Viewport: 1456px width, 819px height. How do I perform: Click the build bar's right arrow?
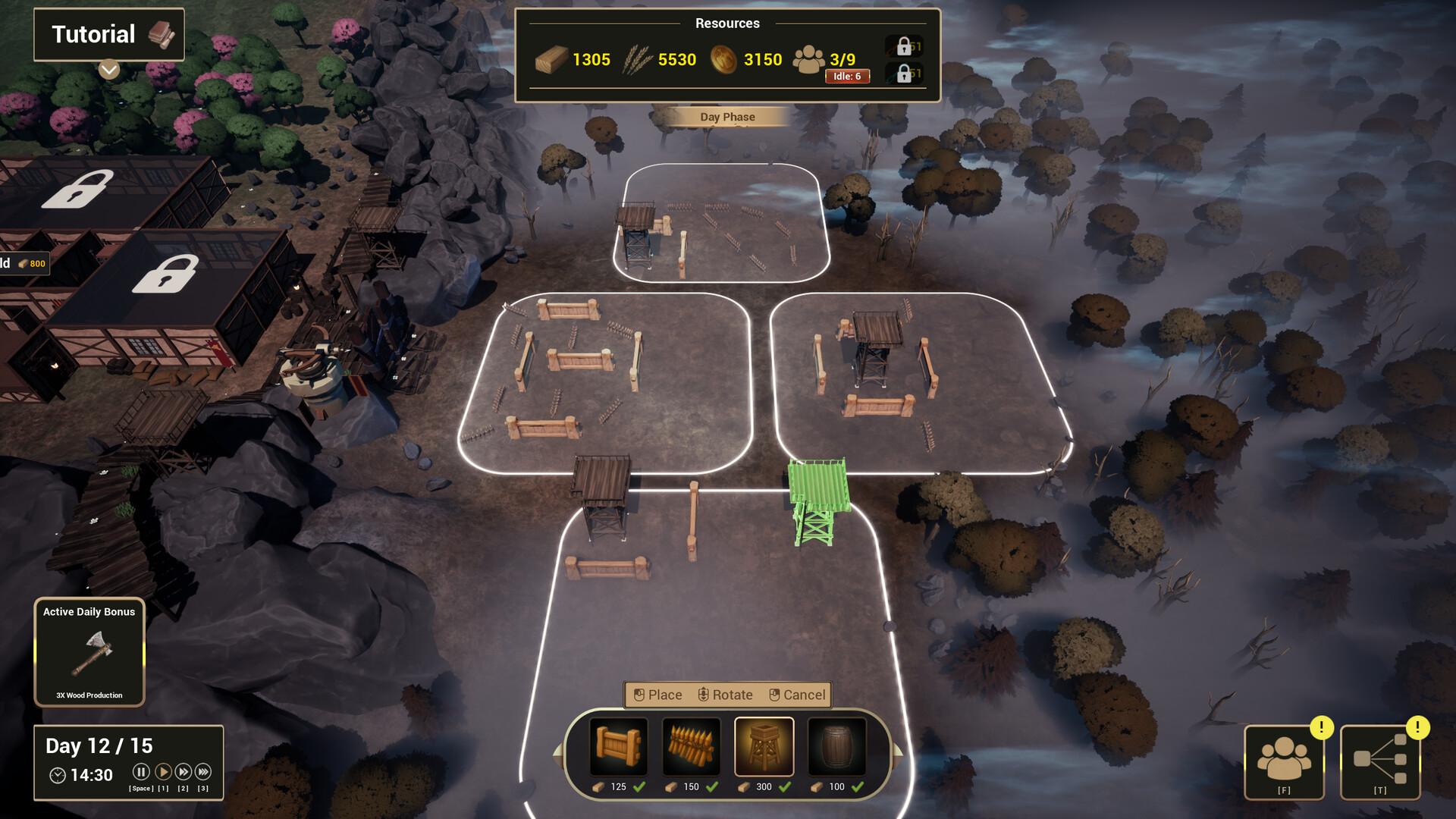pos(899,752)
